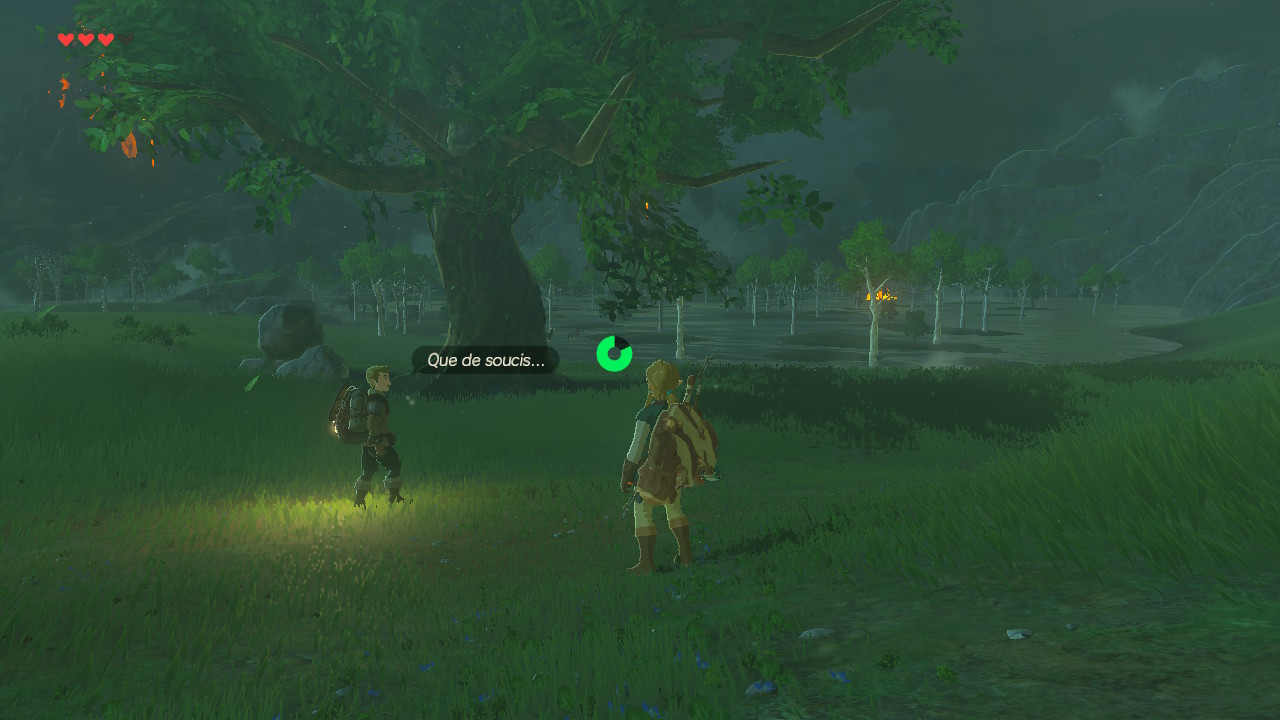This screenshot has height=720, width=1280.
Task: Click the darkened empty fourth heart
Action: pyautogui.click(x=126, y=39)
